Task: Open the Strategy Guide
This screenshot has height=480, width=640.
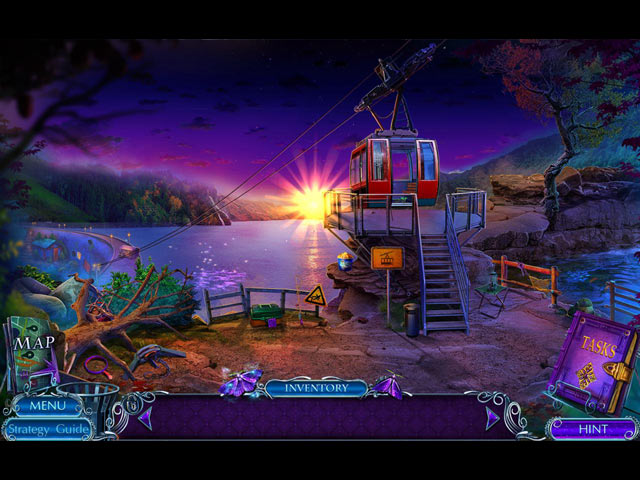Action: coord(46,430)
